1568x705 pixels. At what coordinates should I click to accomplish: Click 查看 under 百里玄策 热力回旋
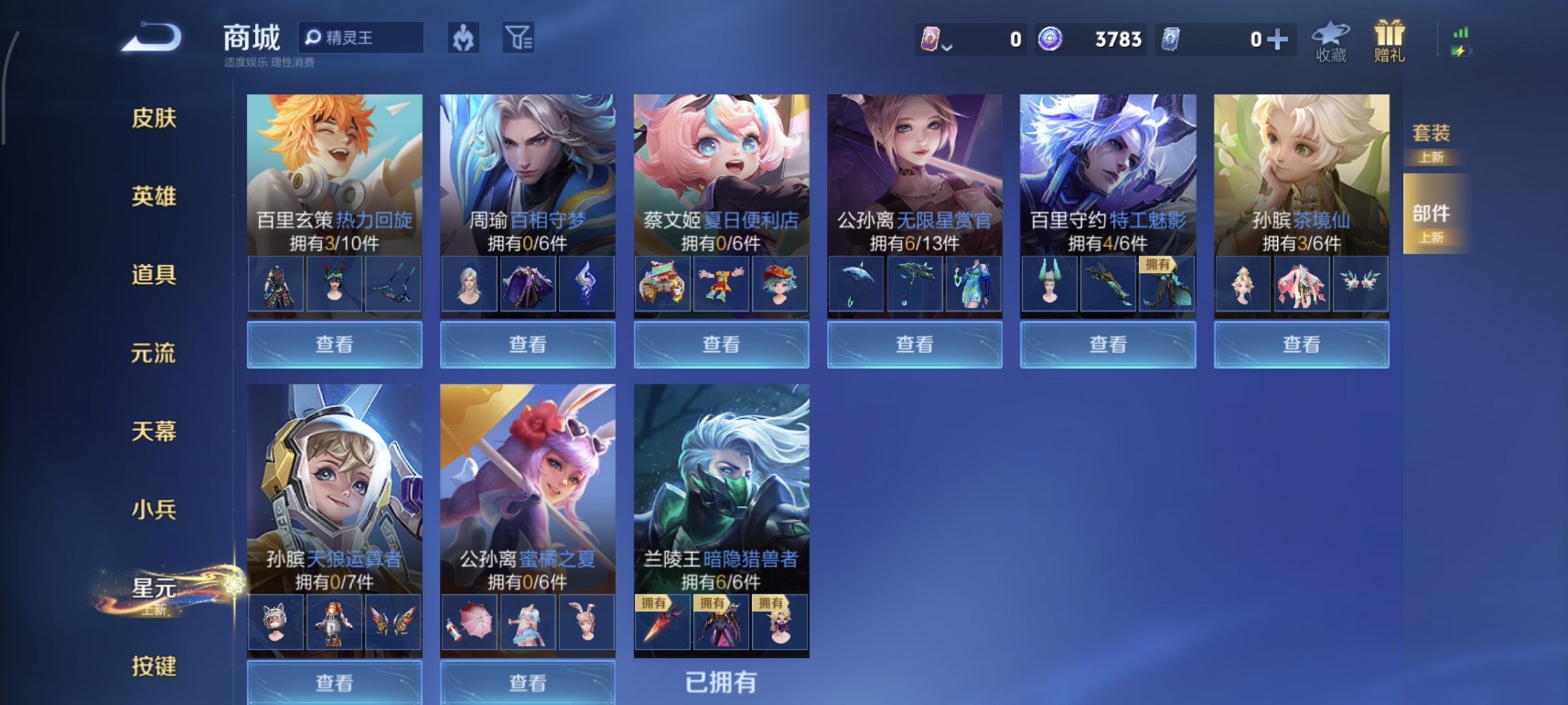[334, 344]
